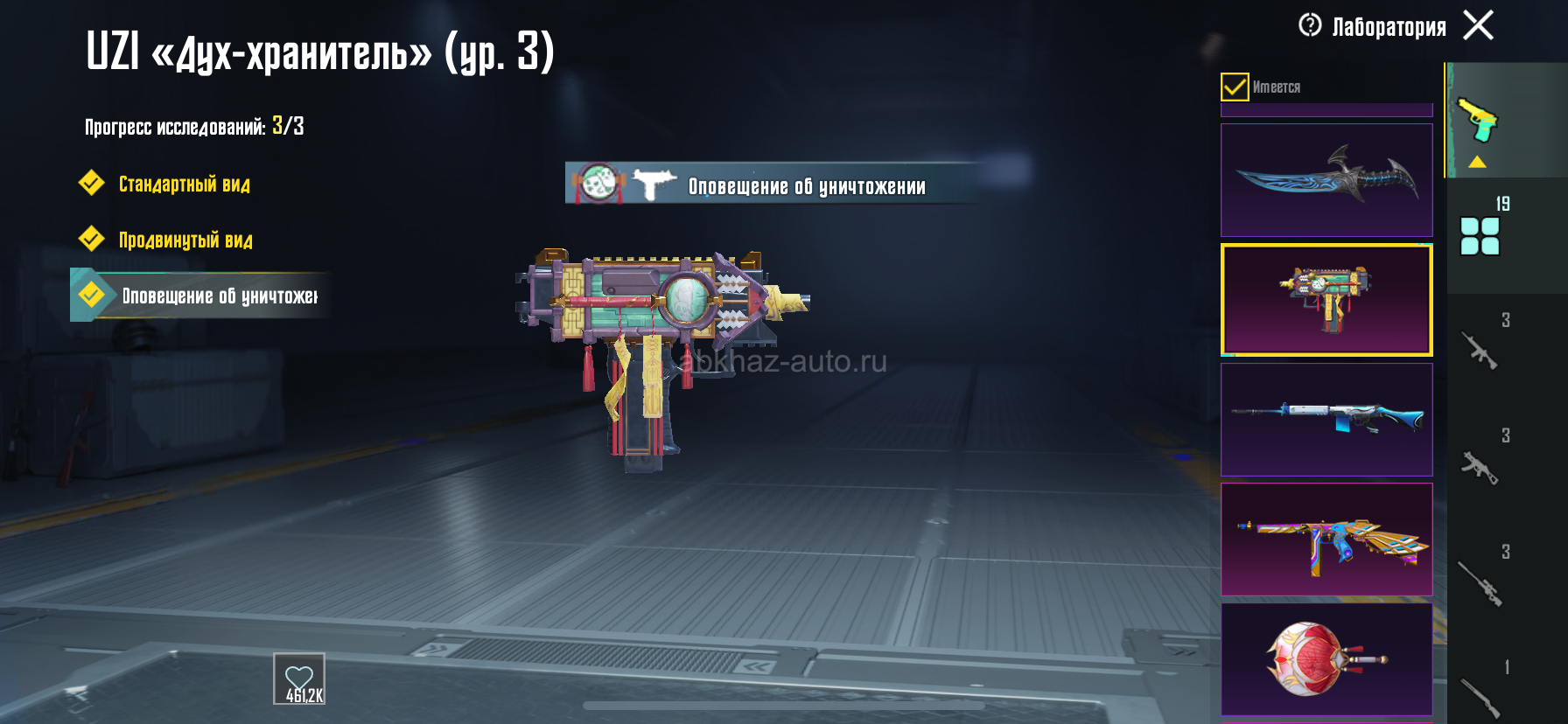Like this skin with the heart button
This screenshot has height=724, width=1568.
(299, 679)
